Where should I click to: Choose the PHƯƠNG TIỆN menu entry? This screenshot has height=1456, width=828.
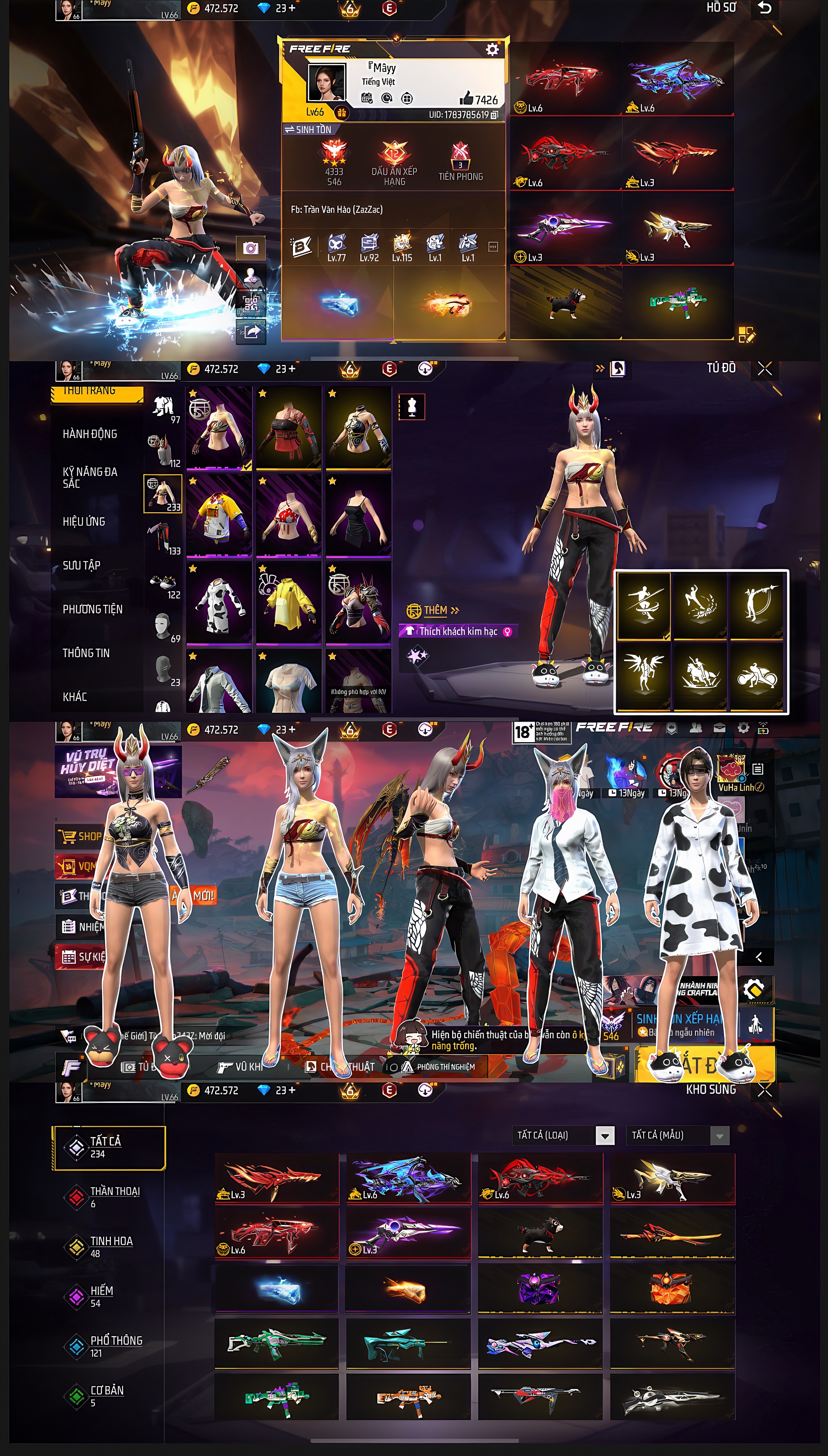pos(92,609)
